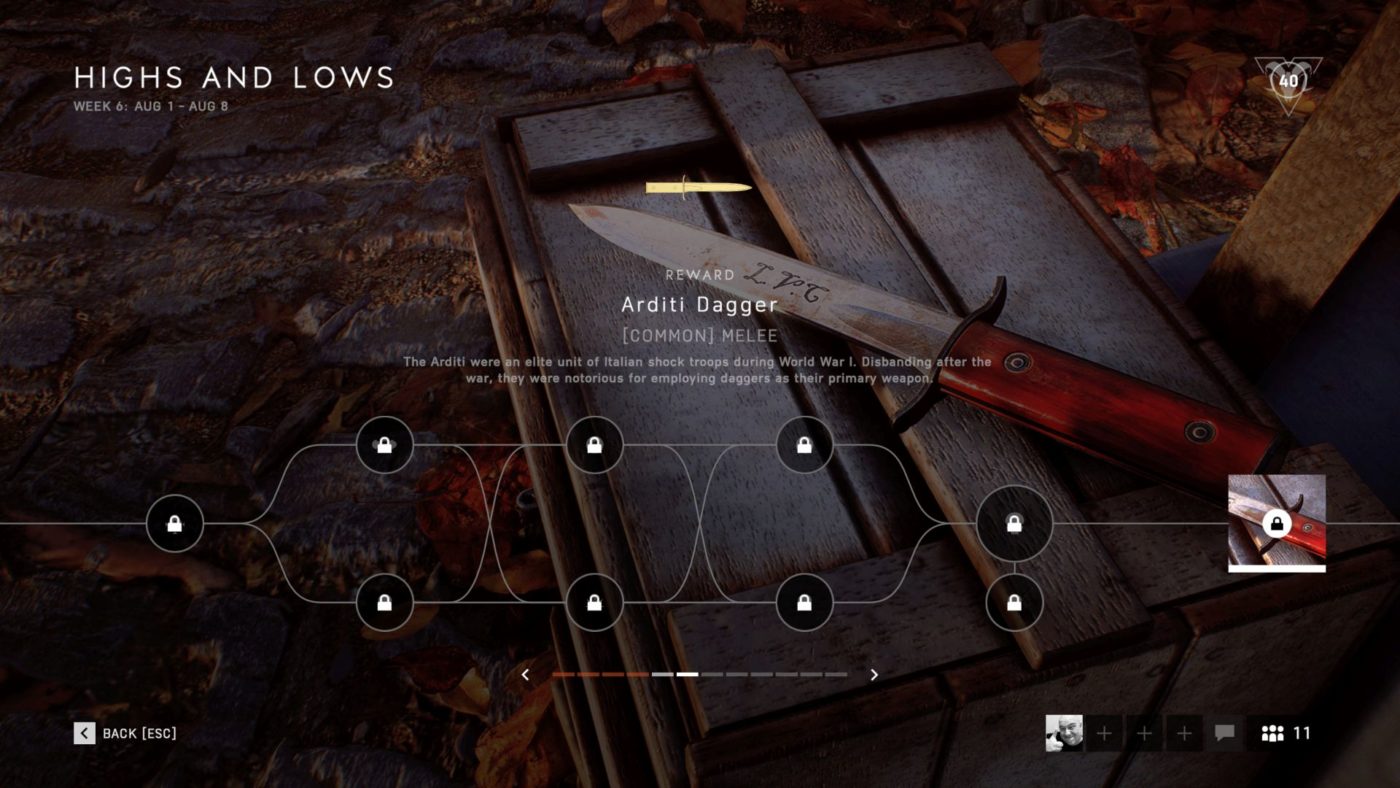Select the first orange completed segment
The image size is (1400, 788).
point(562,674)
